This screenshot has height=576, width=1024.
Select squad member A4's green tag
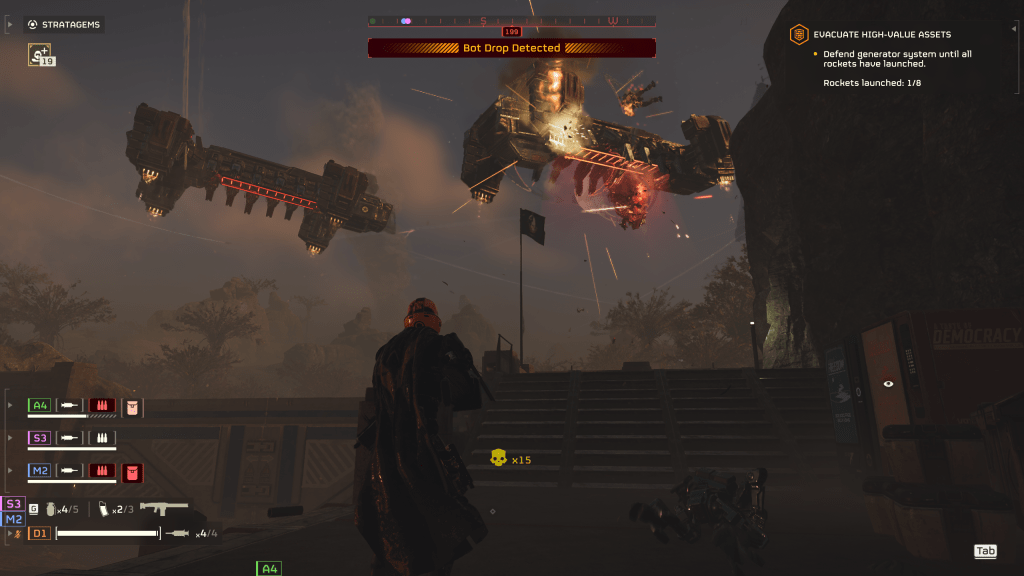coord(39,405)
